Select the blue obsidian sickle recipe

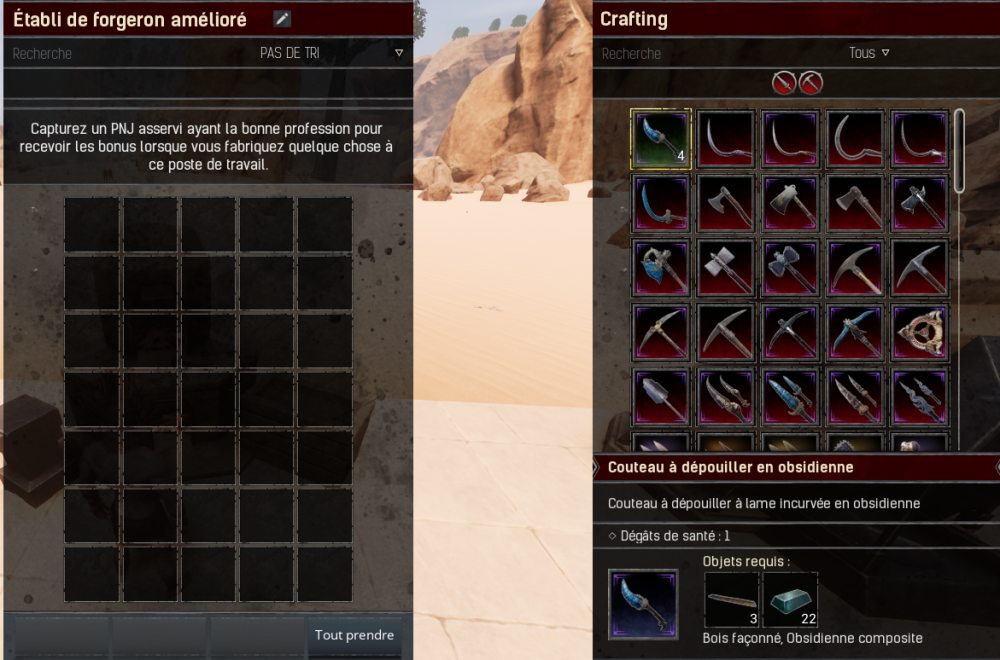[660, 201]
